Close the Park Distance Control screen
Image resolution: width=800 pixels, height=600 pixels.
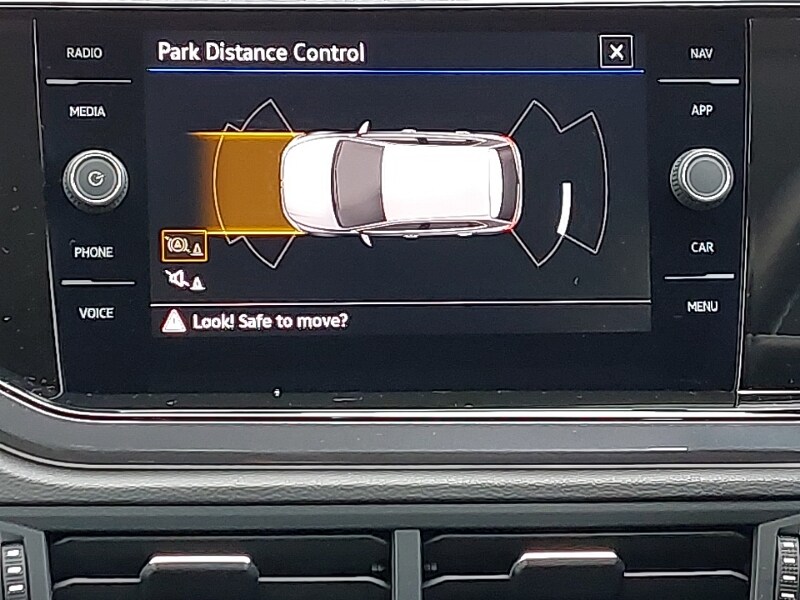(x=616, y=51)
